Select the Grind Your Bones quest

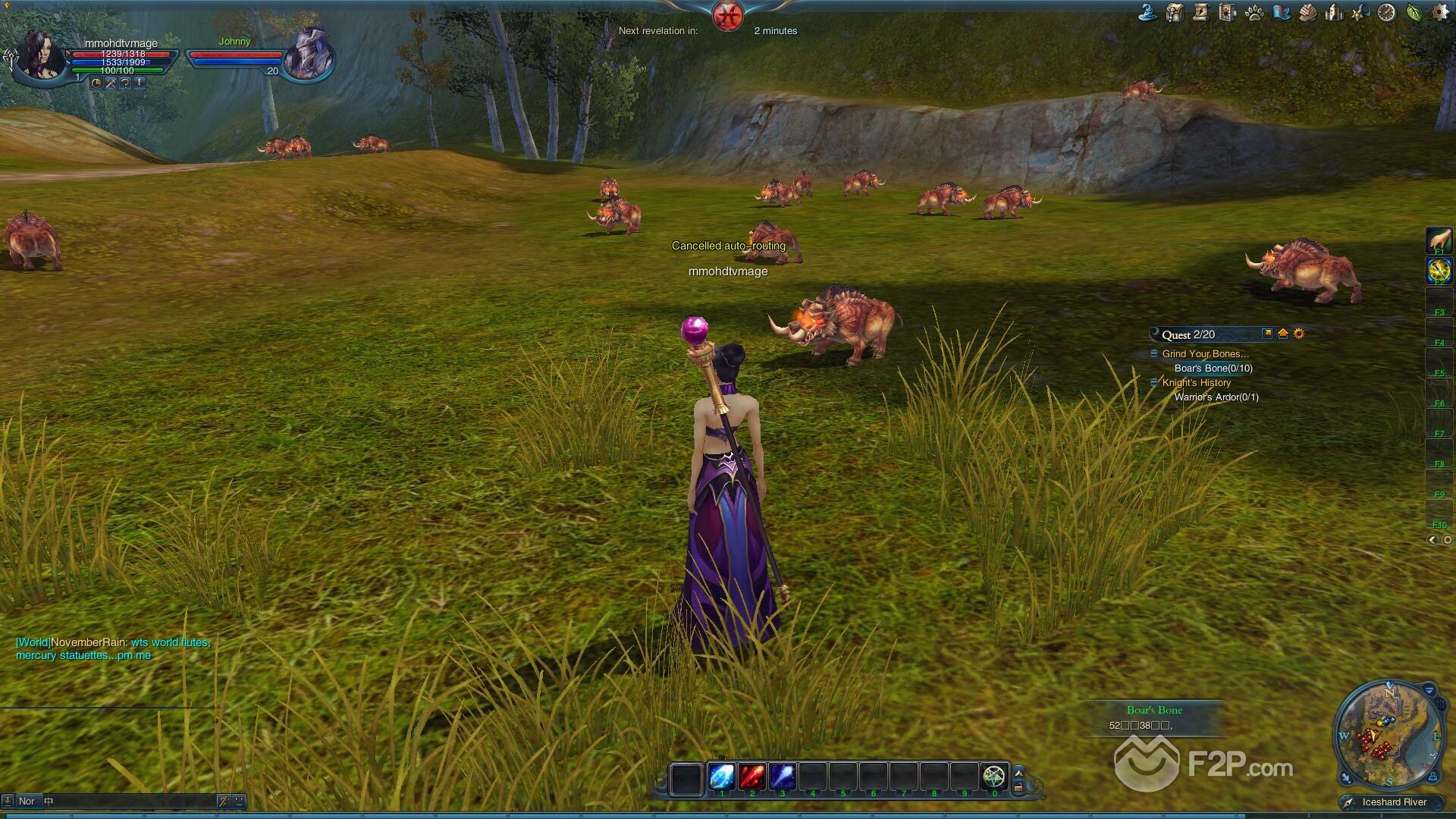(x=1205, y=353)
